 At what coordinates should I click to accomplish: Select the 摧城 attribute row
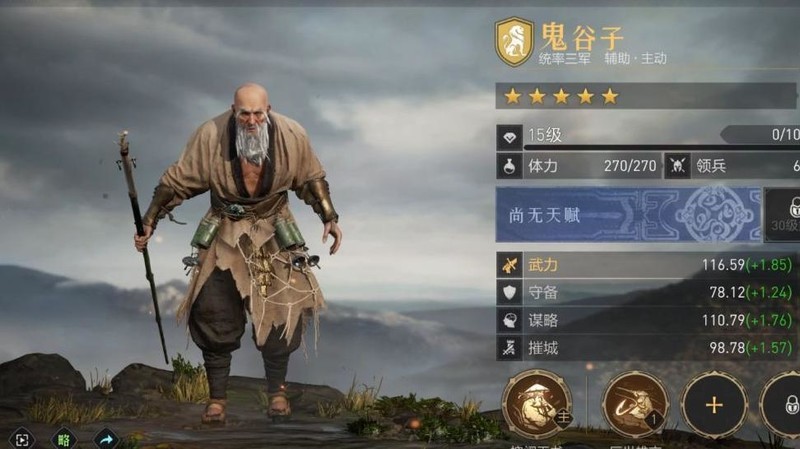[x=647, y=347]
